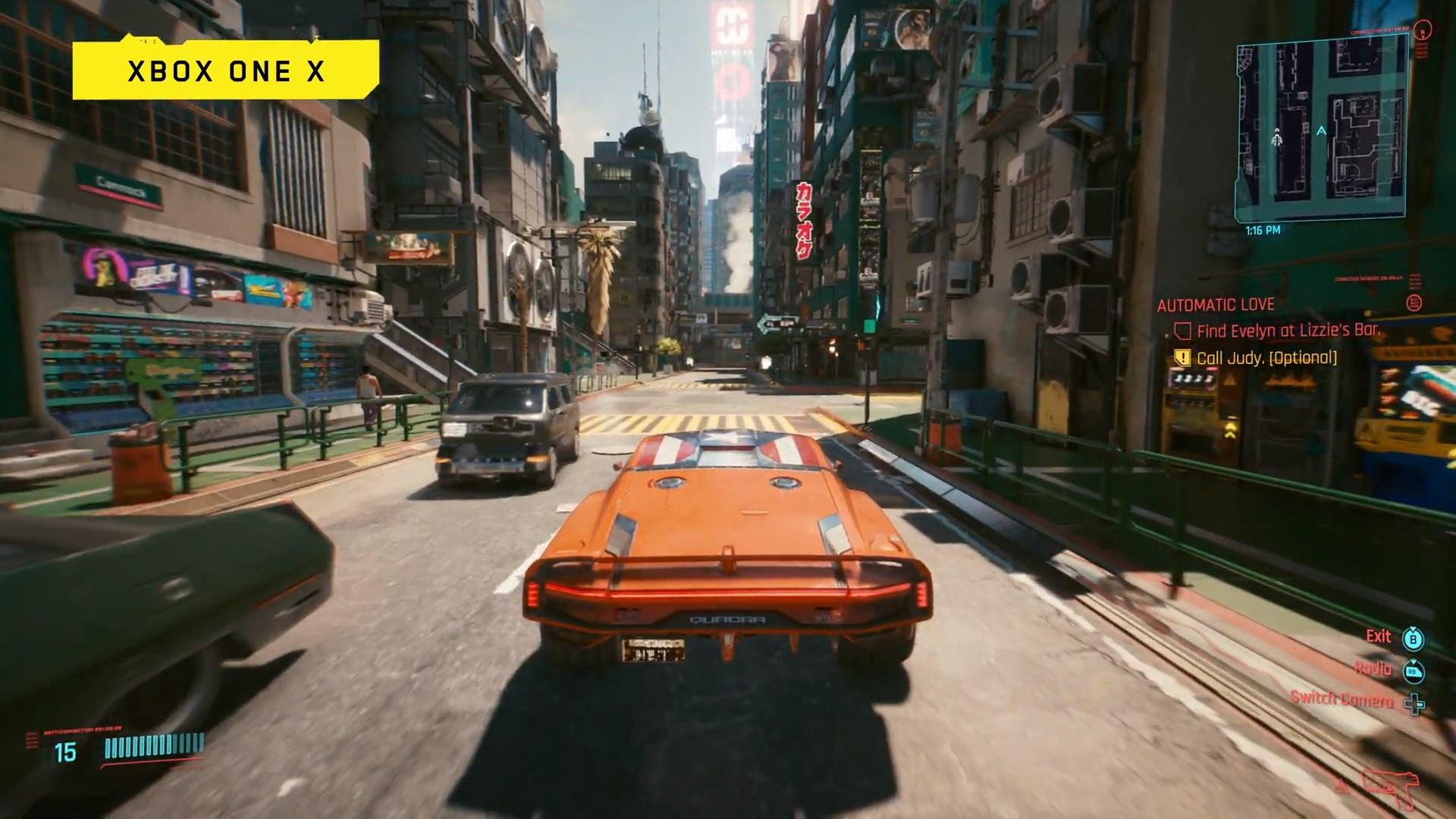
Task: Choose the Find Evelyn at Lizzie's Bar objective
Action: [1288, 331]
